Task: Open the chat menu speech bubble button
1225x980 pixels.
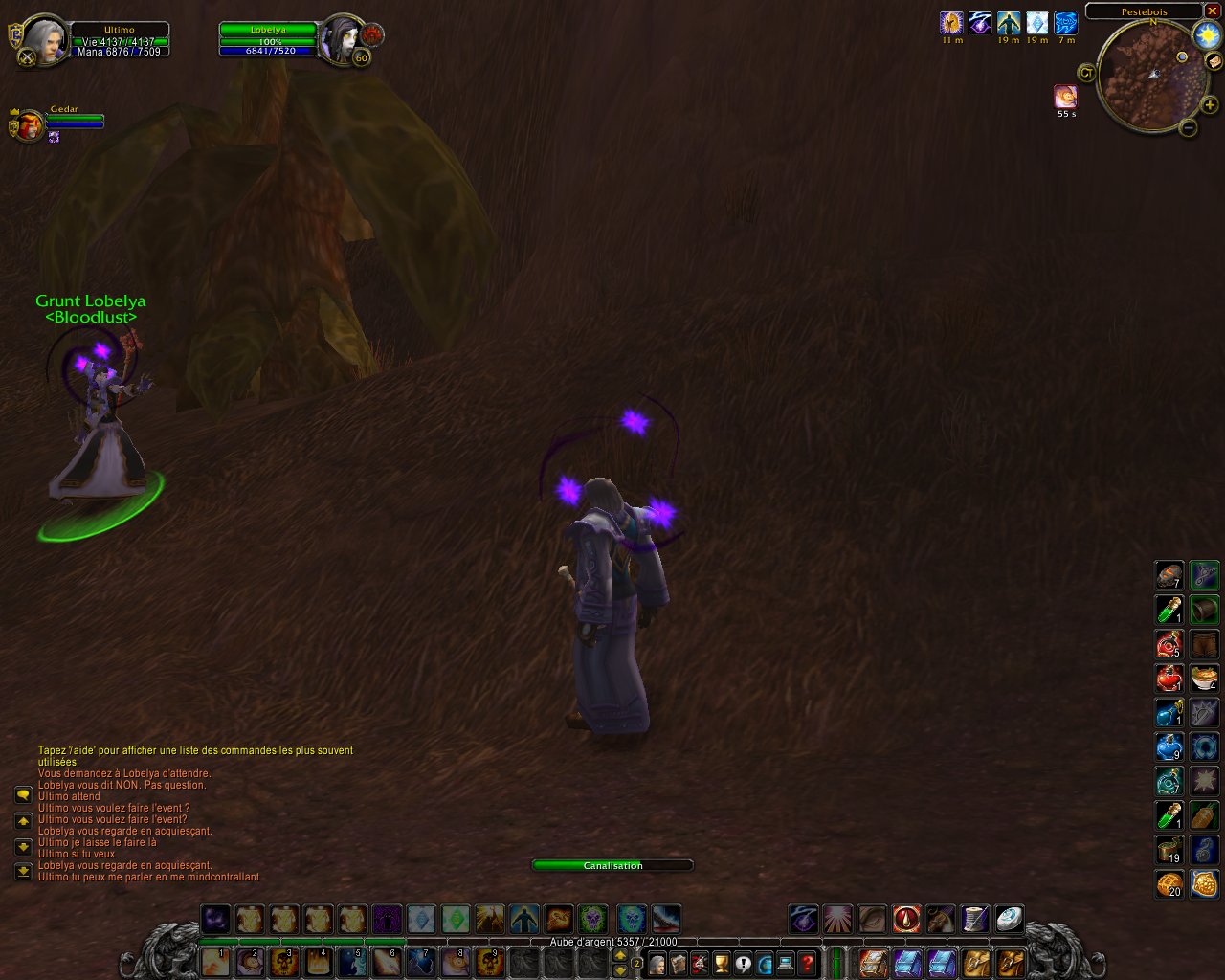Action: pyautogui.click(x=23, y=795)
